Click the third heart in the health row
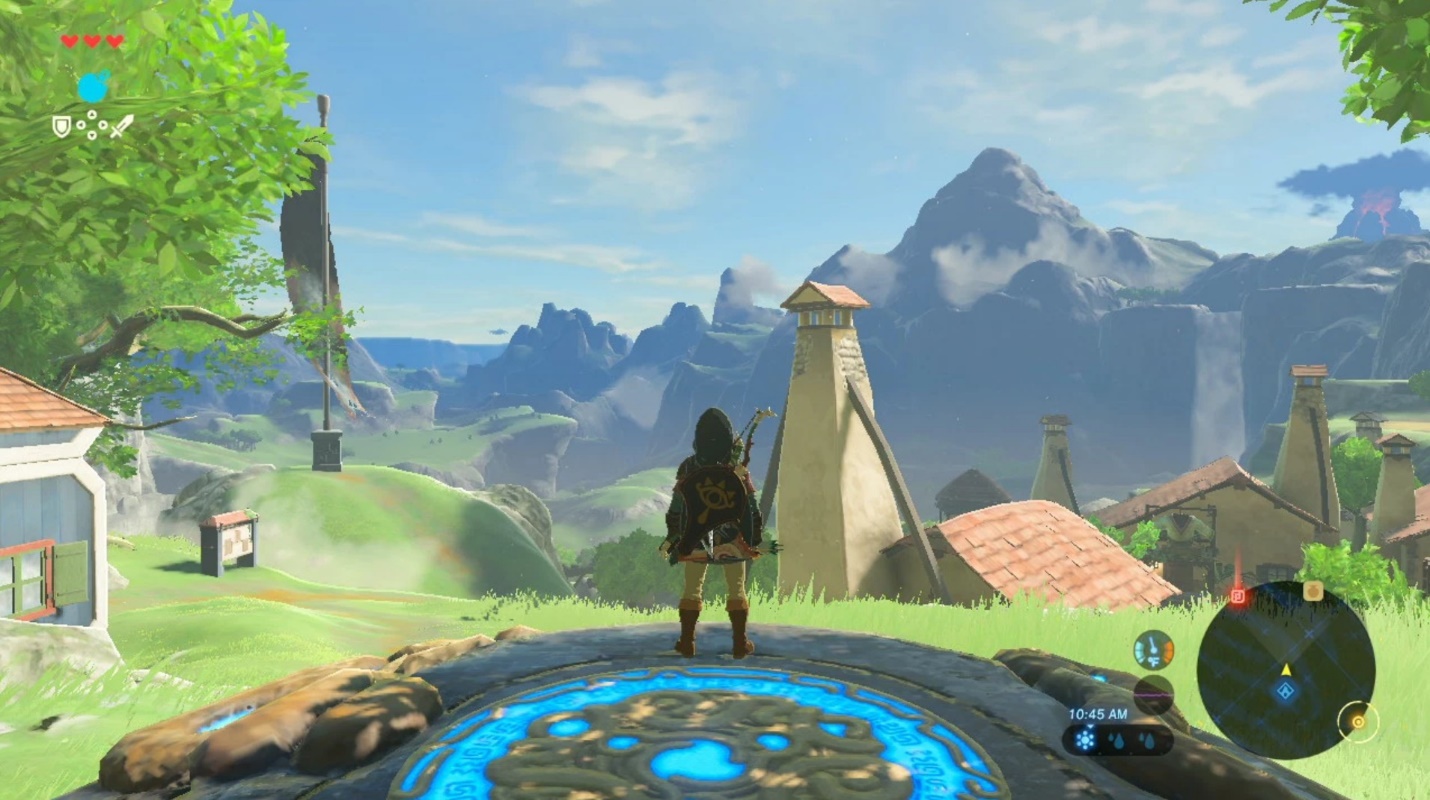This screenshot has width=1430, height=800. [x=114, y=41]
